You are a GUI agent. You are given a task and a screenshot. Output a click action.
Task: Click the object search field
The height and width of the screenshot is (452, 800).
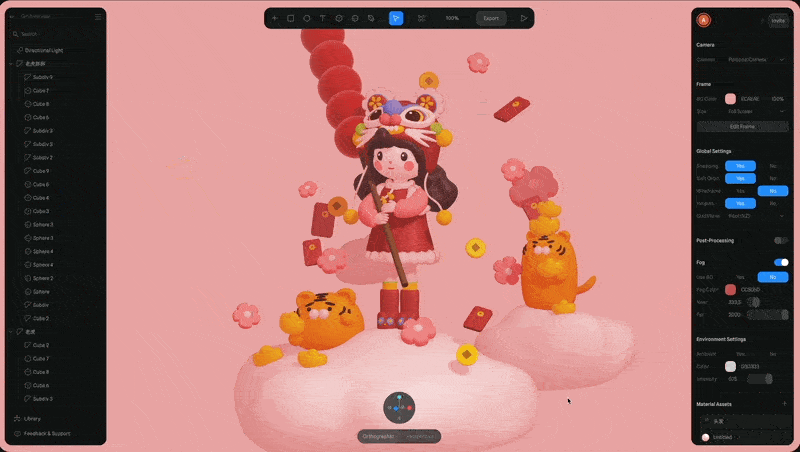[x=55, y=34]
